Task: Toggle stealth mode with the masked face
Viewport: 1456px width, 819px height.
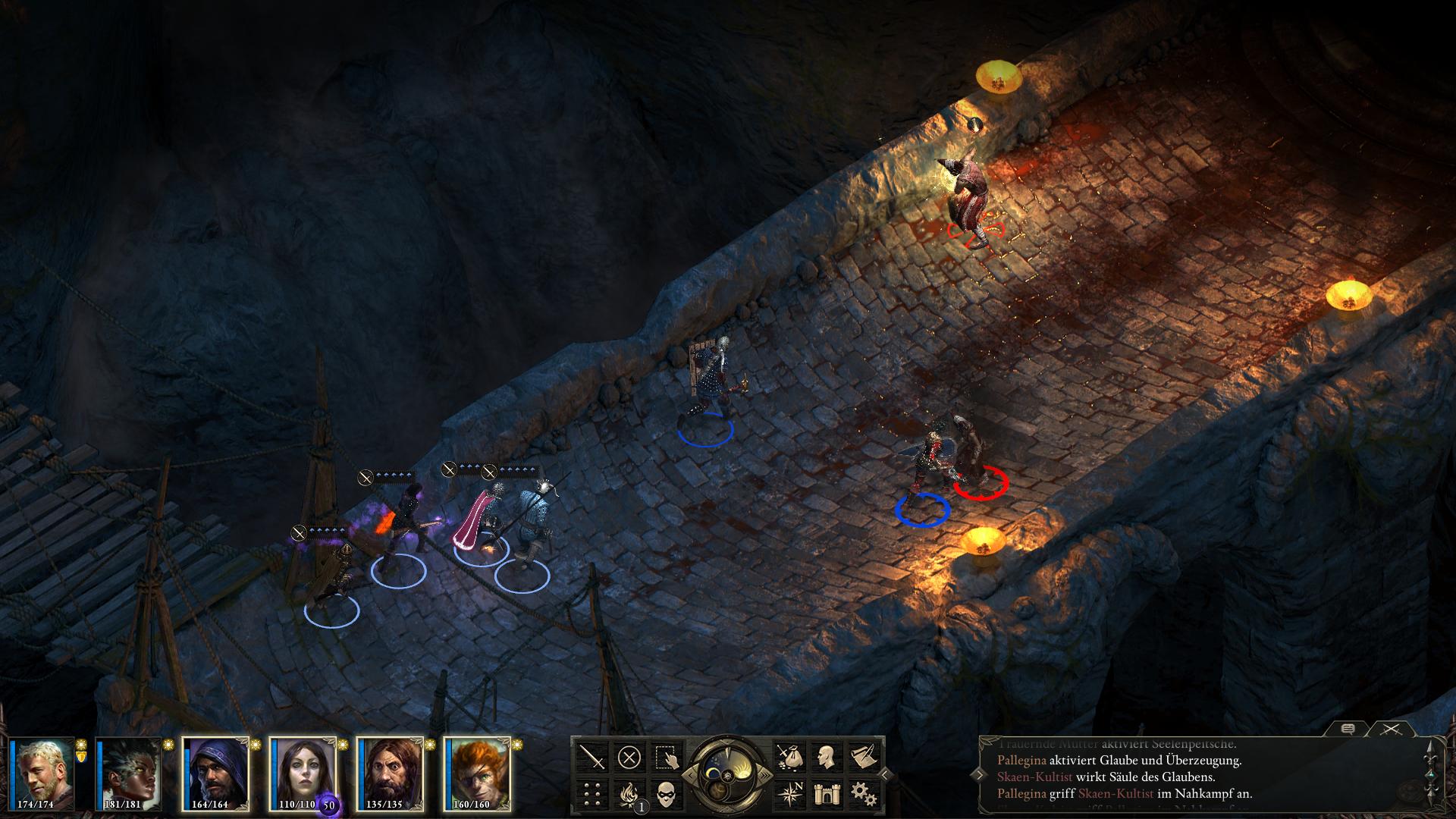Action: tap(666, 794)
